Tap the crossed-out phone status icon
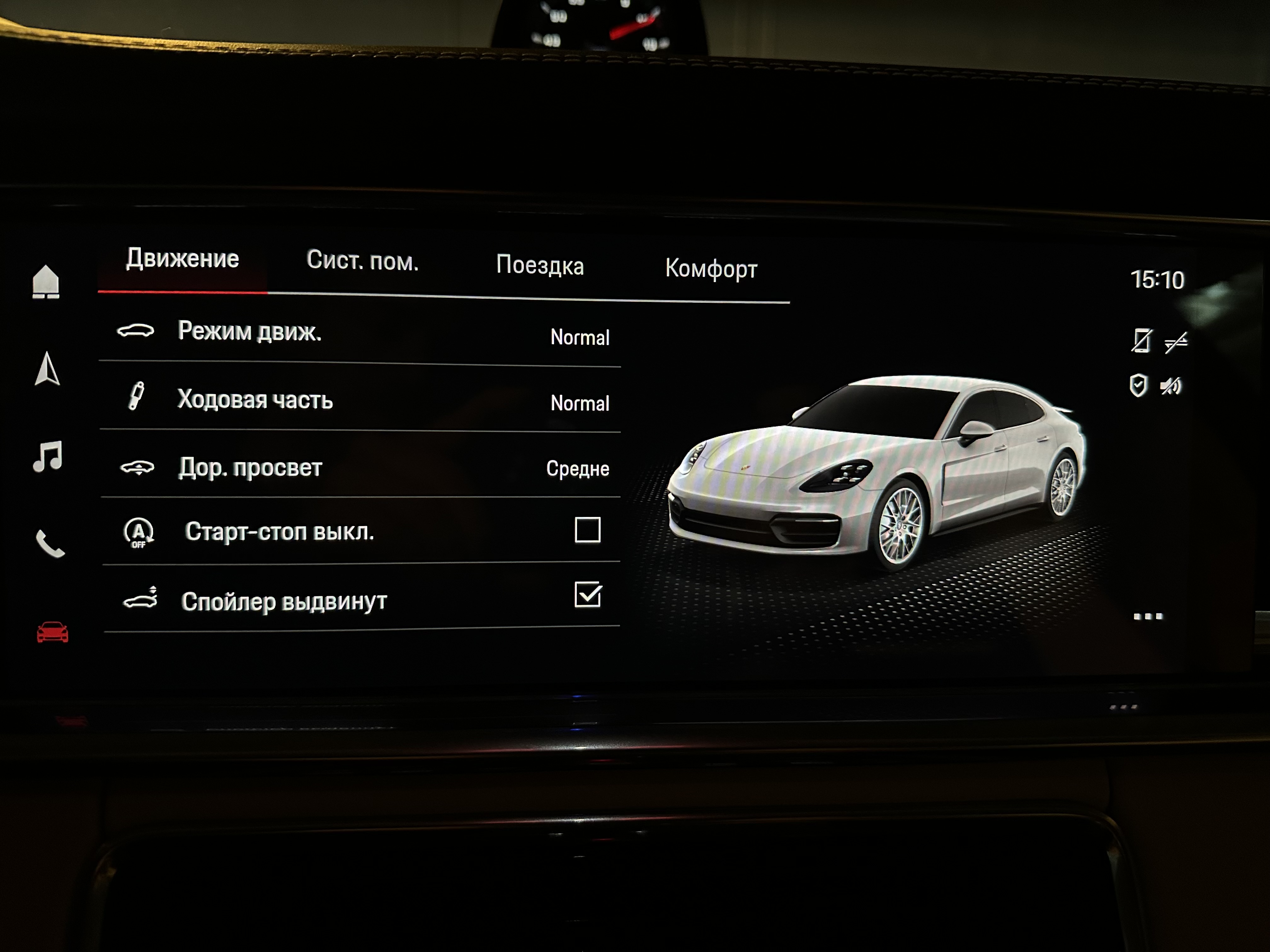Image resolution: width=1270 pixels, height=952 pixels. click(1141, 341)
